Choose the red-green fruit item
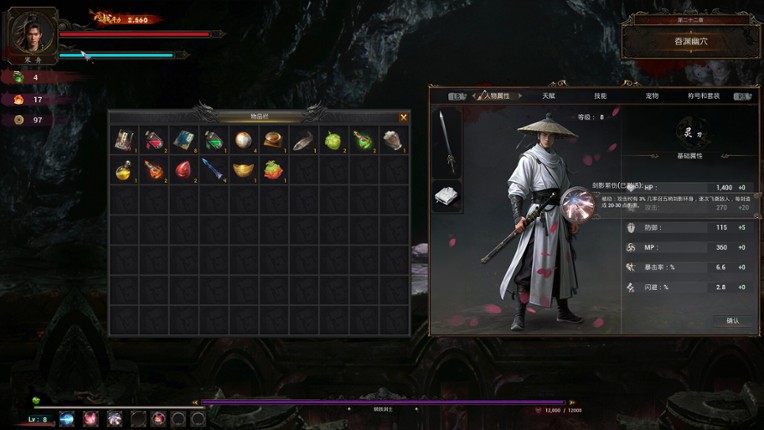 [273, 170]
